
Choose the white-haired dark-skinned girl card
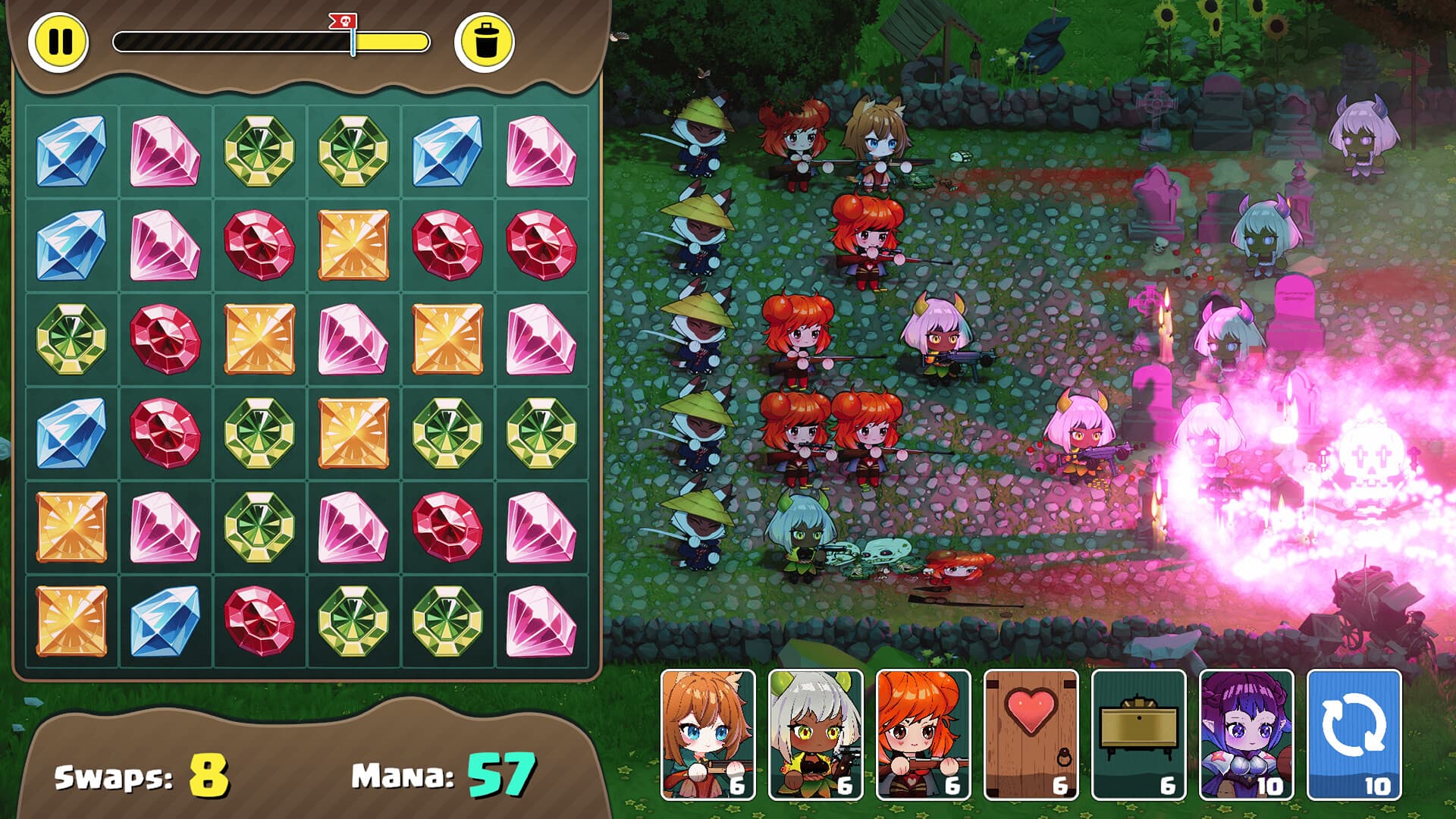click(x=815, y=734)
